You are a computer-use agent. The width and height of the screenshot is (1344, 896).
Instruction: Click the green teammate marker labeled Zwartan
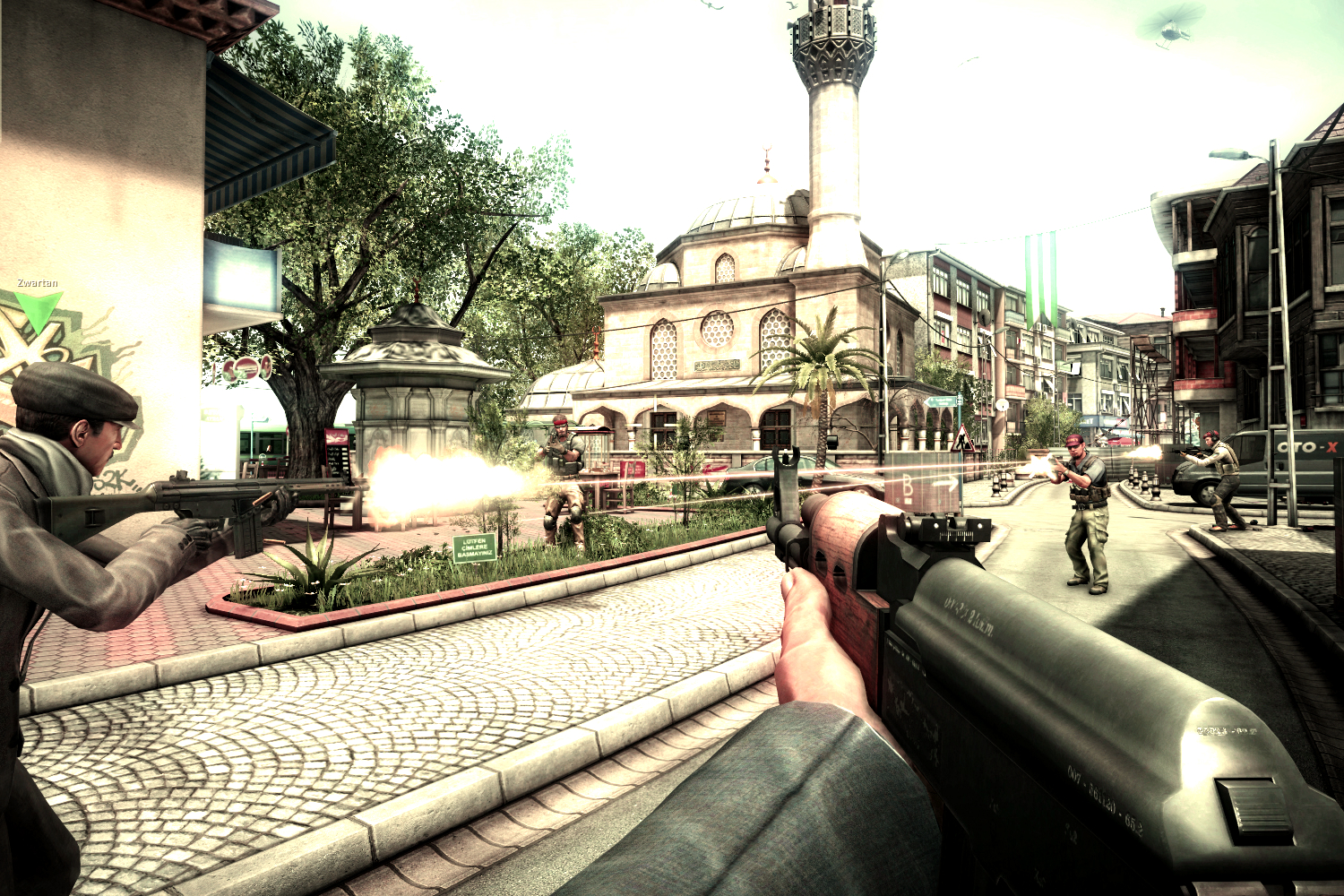(x=38, y=309)
